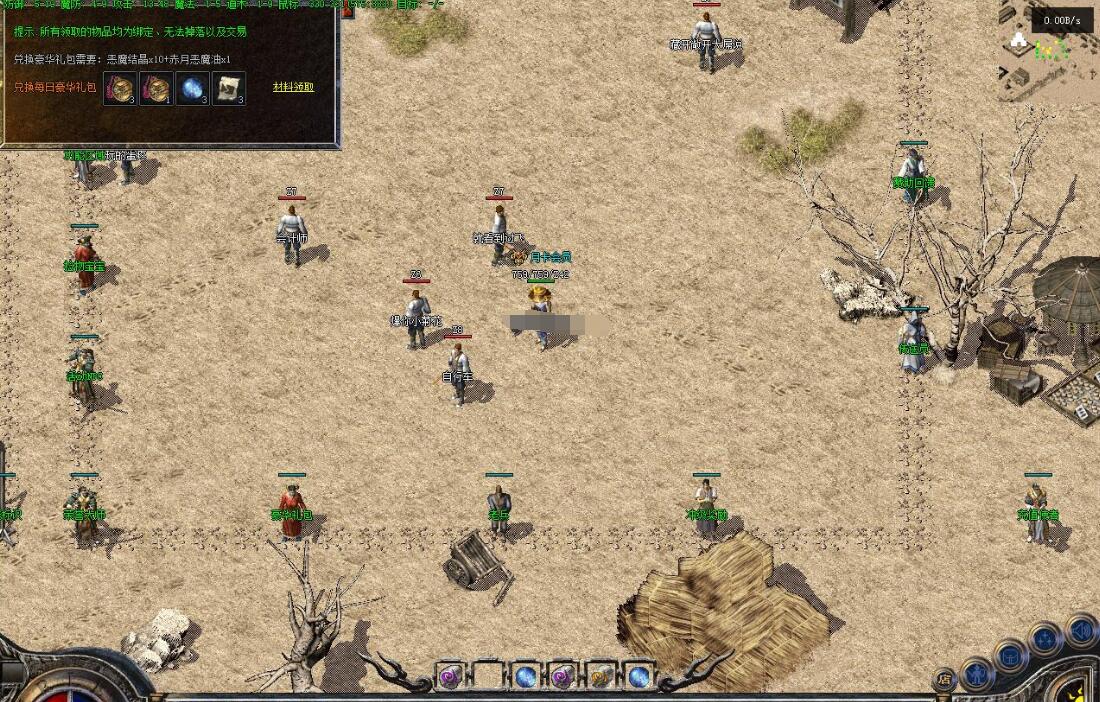
Task: Select the white paper scroll reward item
Action: [x=229, y=89]
